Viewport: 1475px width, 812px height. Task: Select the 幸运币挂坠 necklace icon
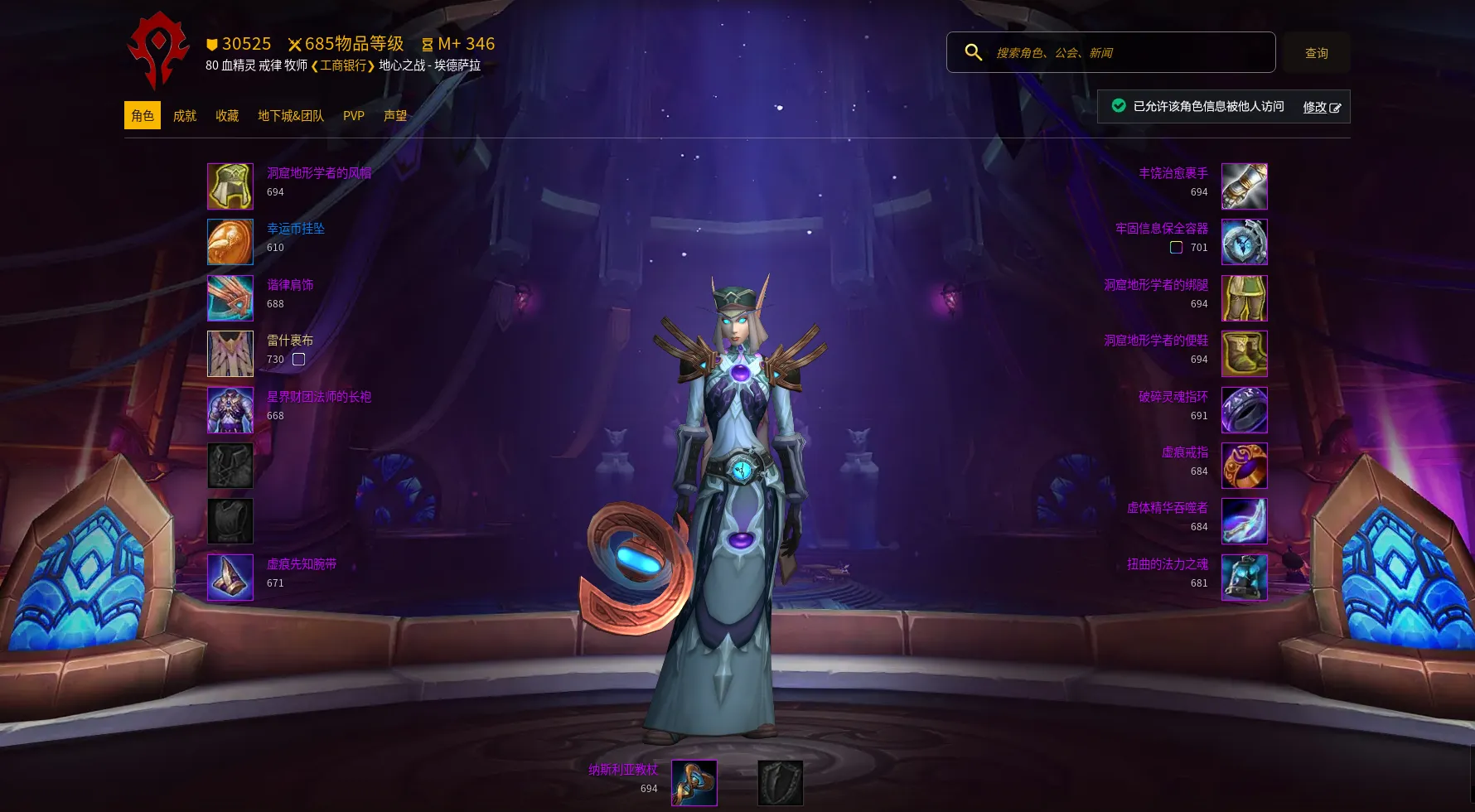tap(230, 242)
